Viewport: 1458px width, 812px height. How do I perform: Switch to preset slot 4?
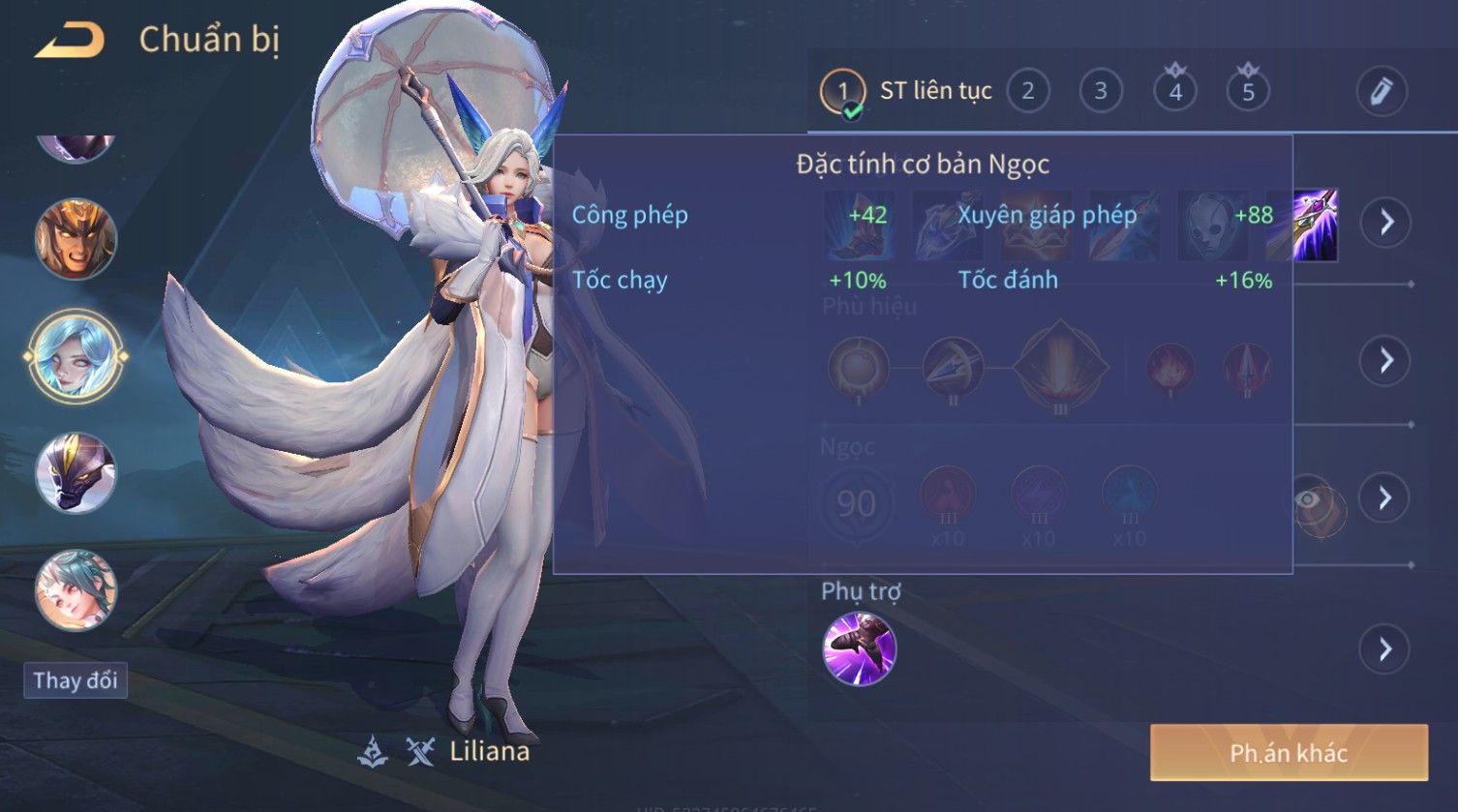point(1175,92)
